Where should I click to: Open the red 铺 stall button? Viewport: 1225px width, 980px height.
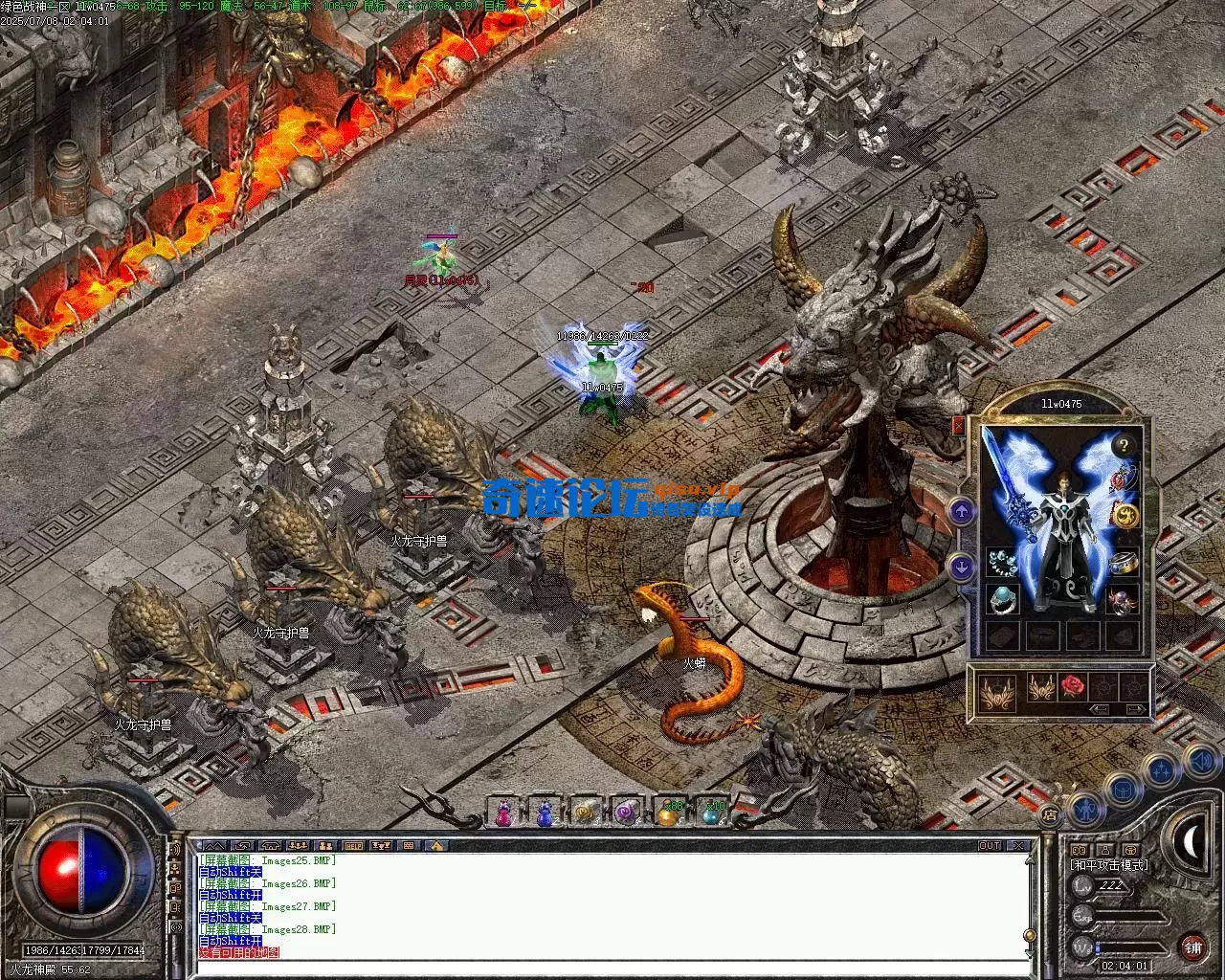(x=1192, y=947)
